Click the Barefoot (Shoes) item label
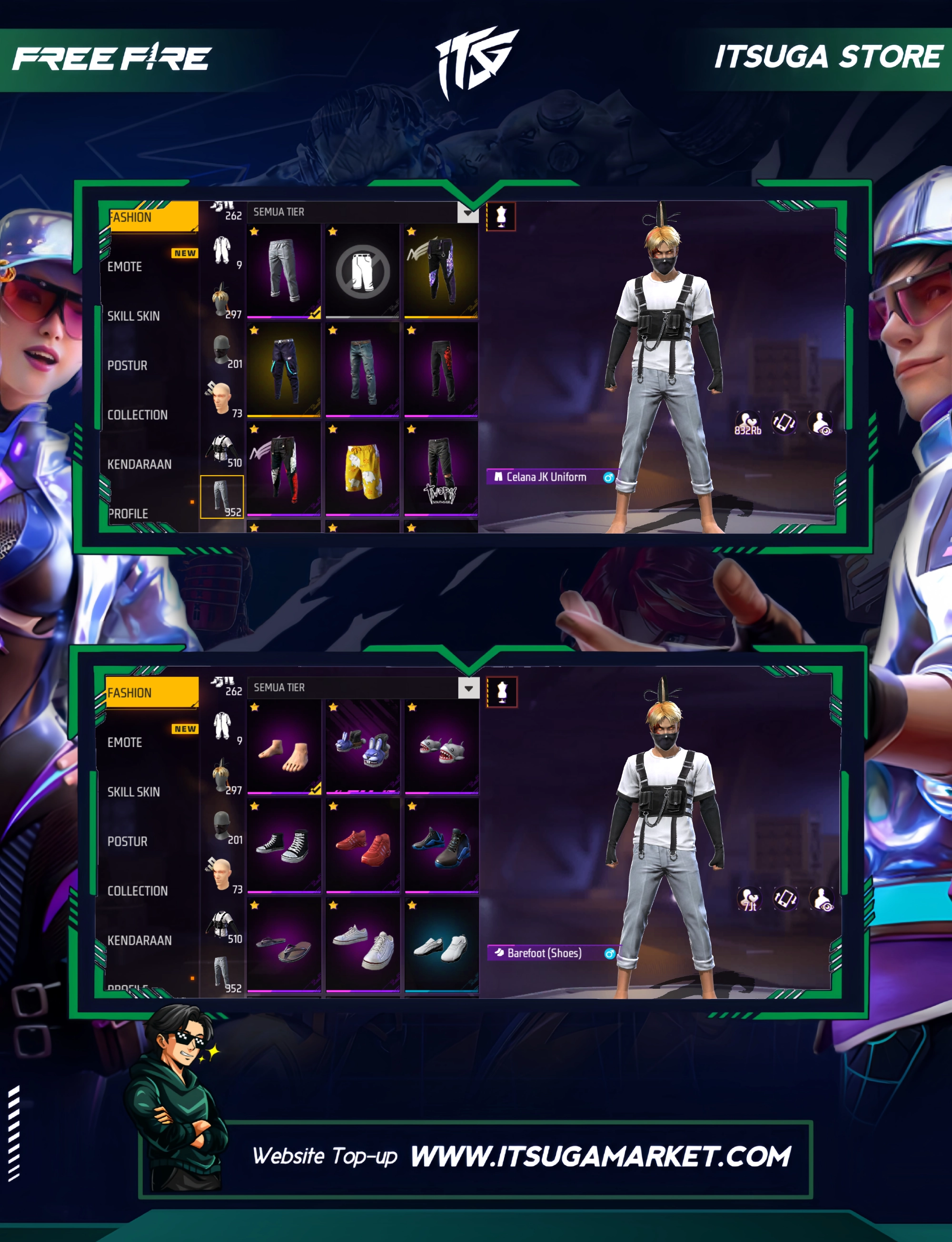This screenshot has width=952, height=1242. (x=545, y=953)
